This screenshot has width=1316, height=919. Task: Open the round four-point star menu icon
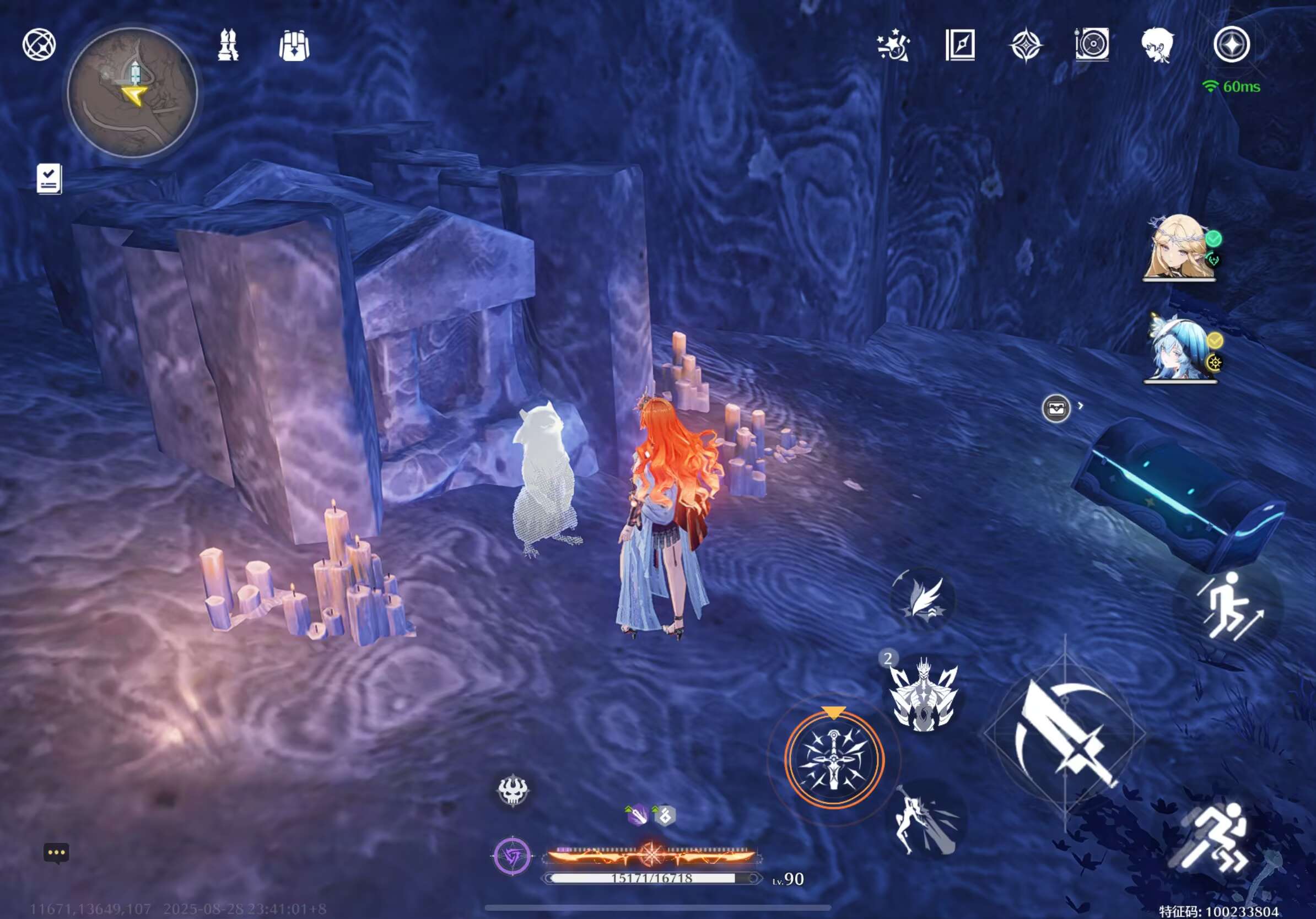[x=1232, y=45]
